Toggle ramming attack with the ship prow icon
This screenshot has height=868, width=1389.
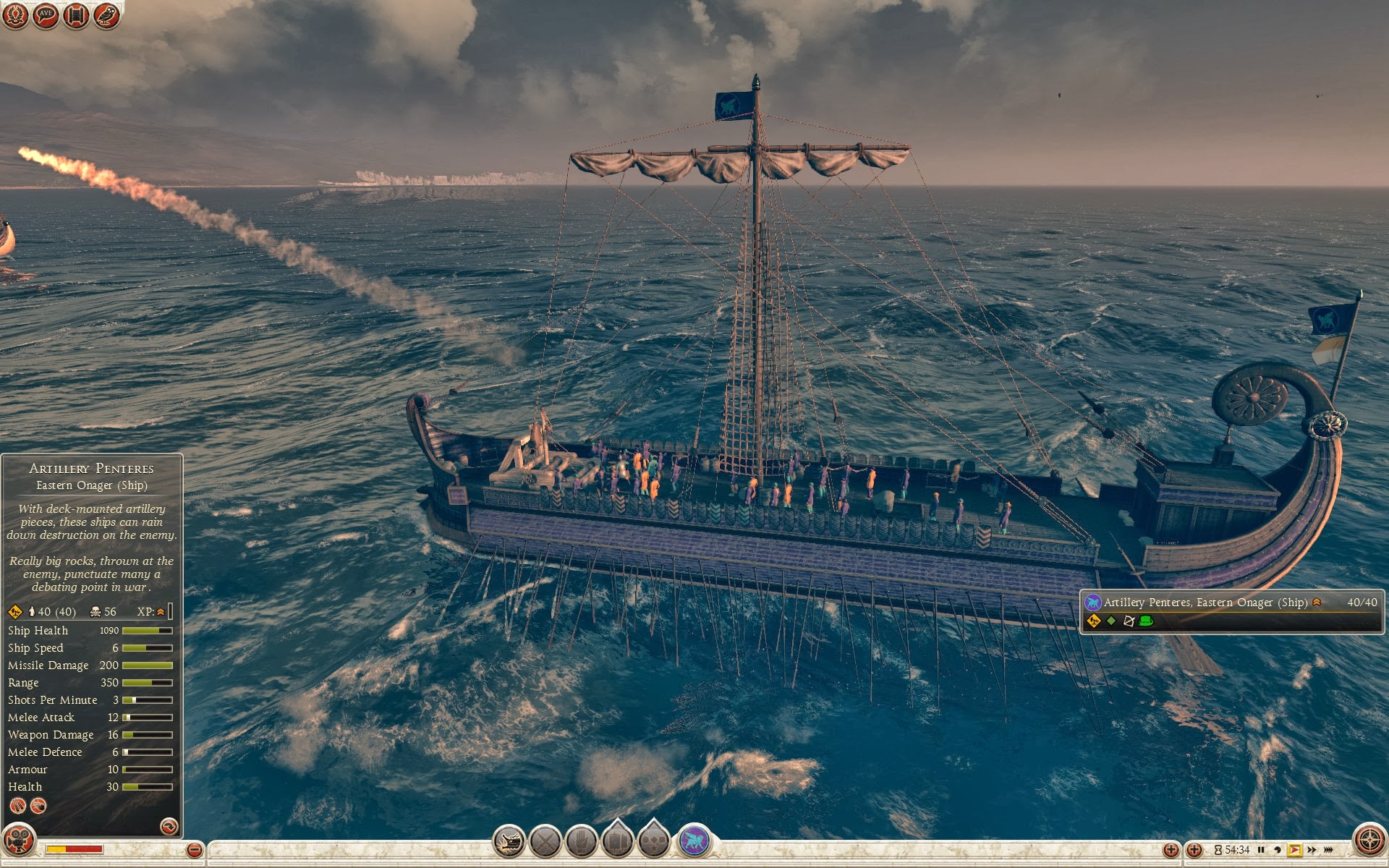[x=509, y=842]
